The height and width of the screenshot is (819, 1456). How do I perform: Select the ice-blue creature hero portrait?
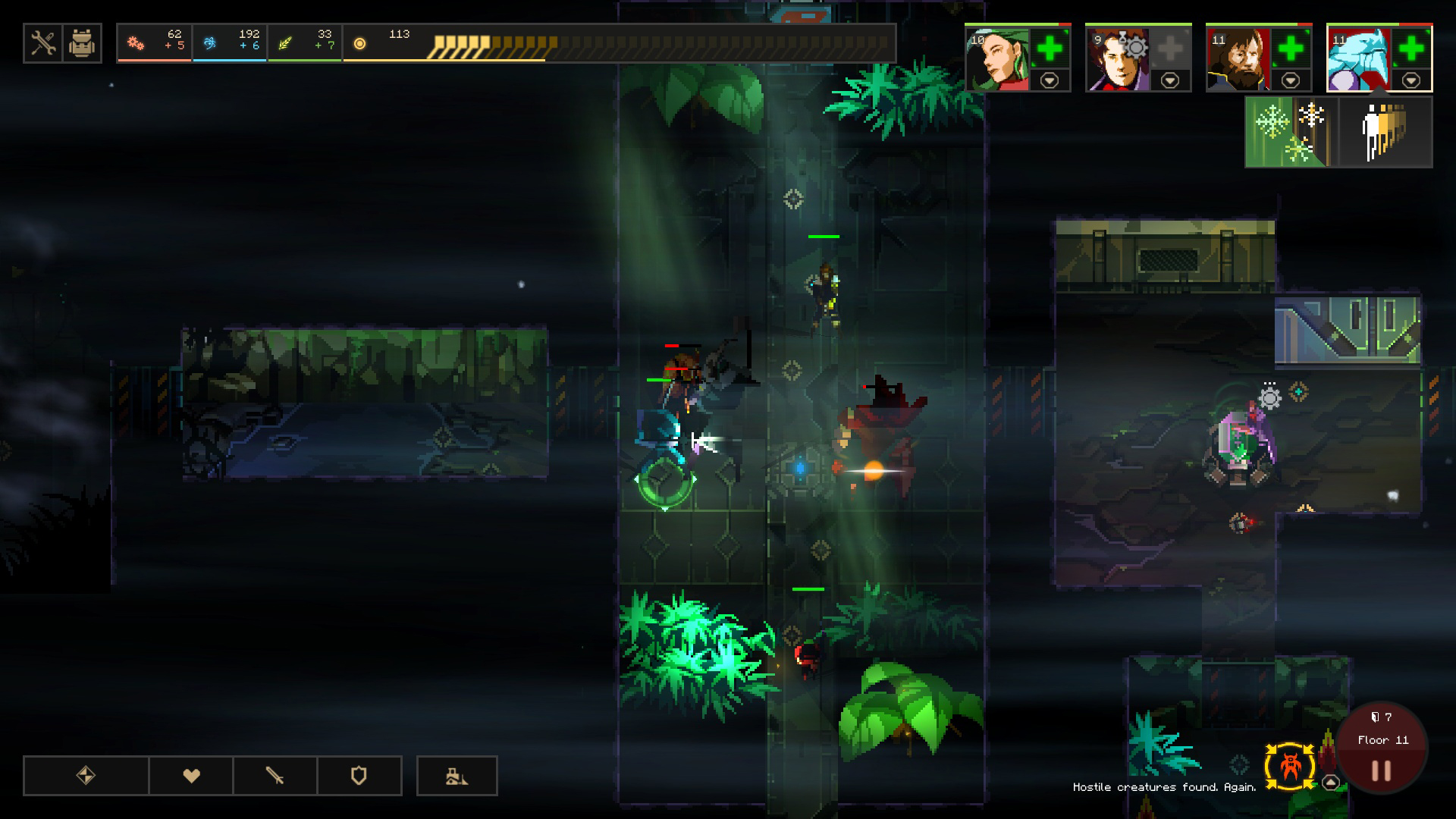(x=1359, y=59)
